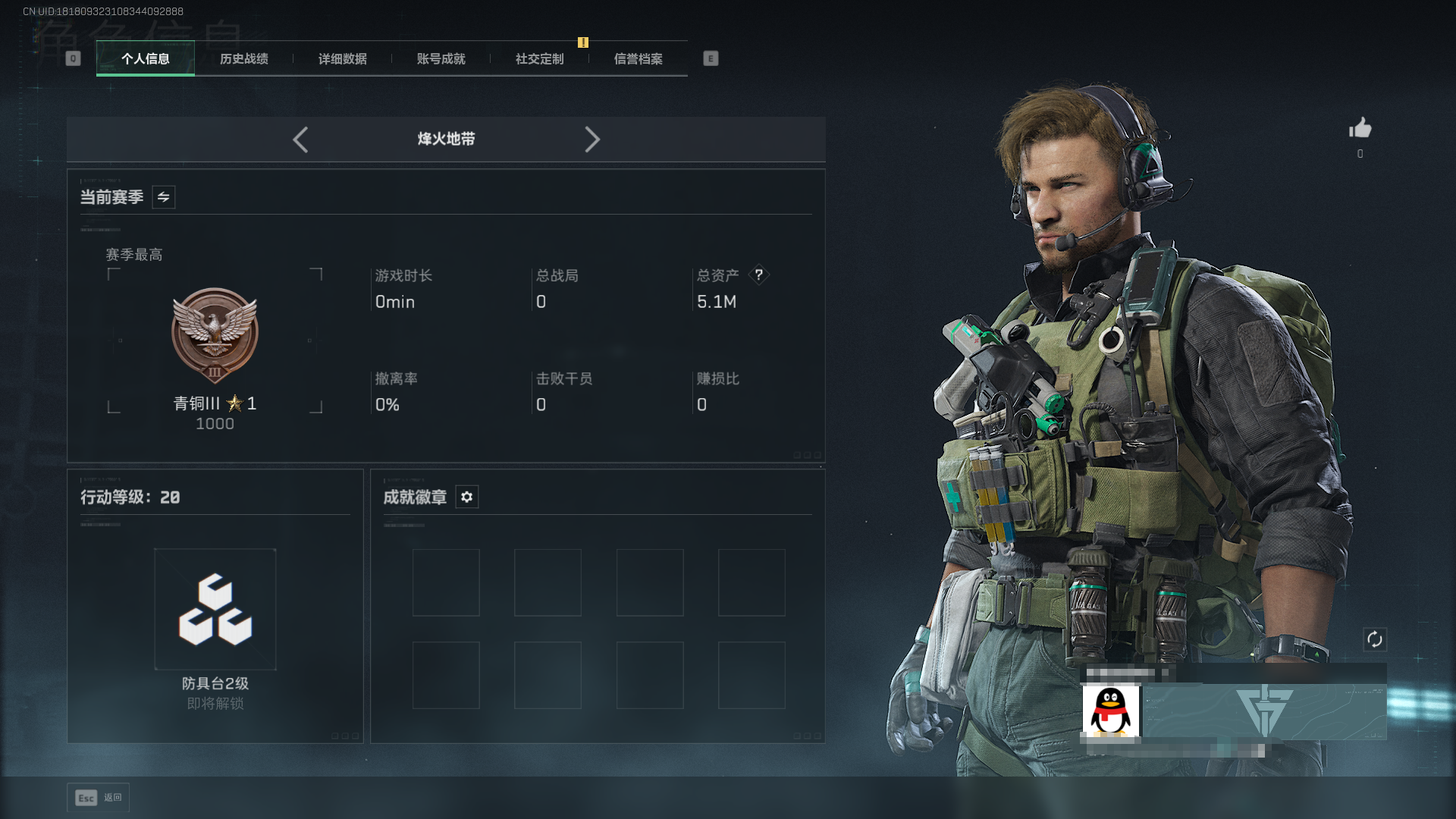Go to the 社交定制 tab
This screenshot has height=819, width=1456.
[540, 59]
